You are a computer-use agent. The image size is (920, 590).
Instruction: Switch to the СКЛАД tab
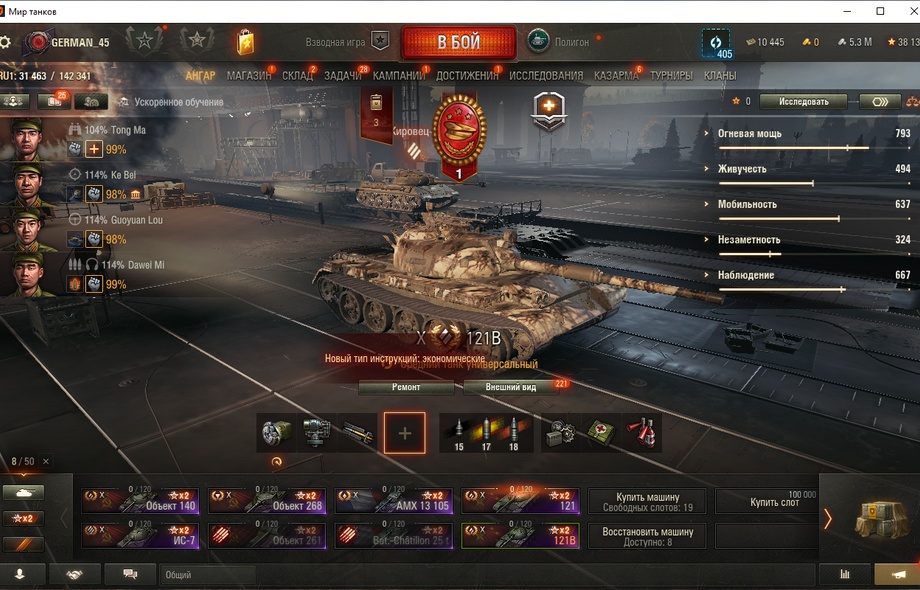pos(297,76)
